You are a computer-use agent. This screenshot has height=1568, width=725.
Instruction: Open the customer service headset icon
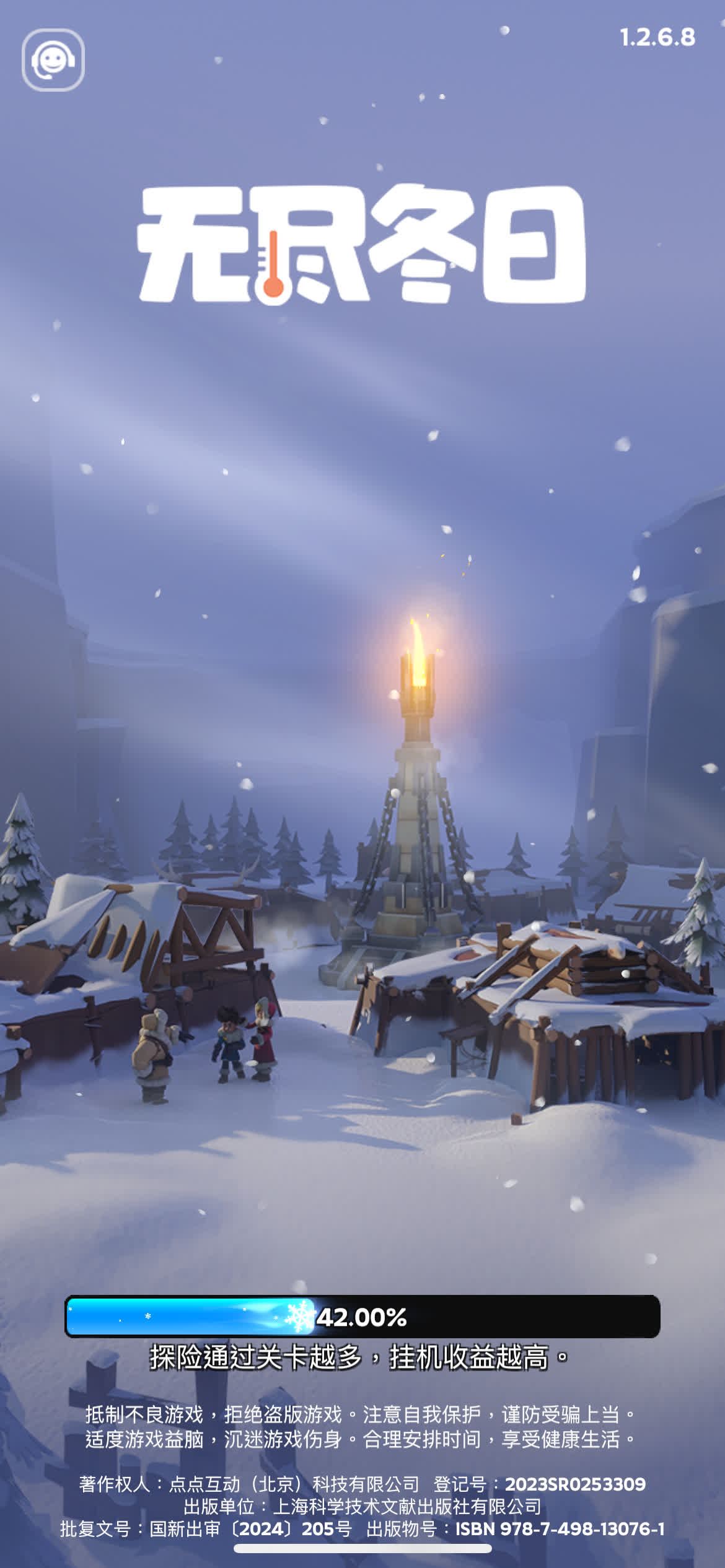(53, 60)
